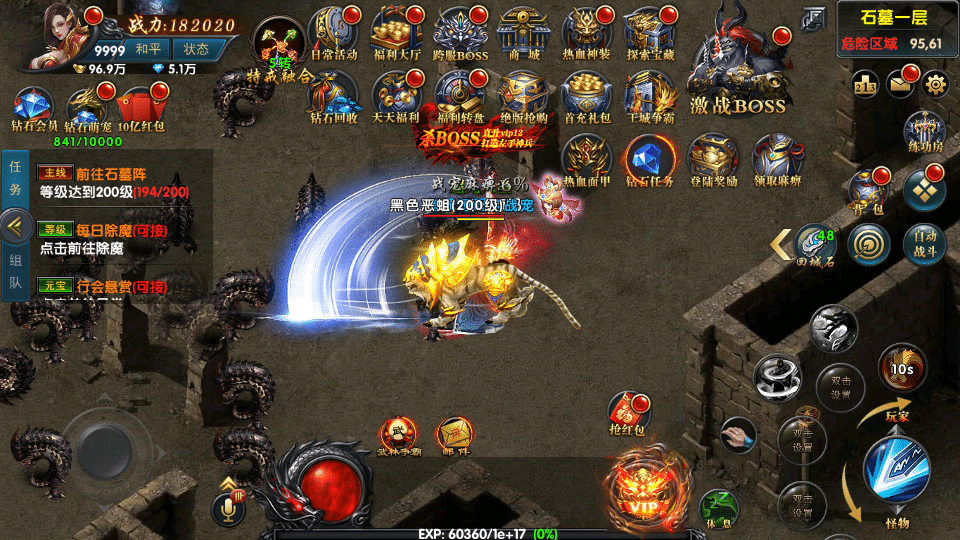Open the 背包 bag
The width and height of the screenshot is (960, 540).
click(x=866, y=190)
